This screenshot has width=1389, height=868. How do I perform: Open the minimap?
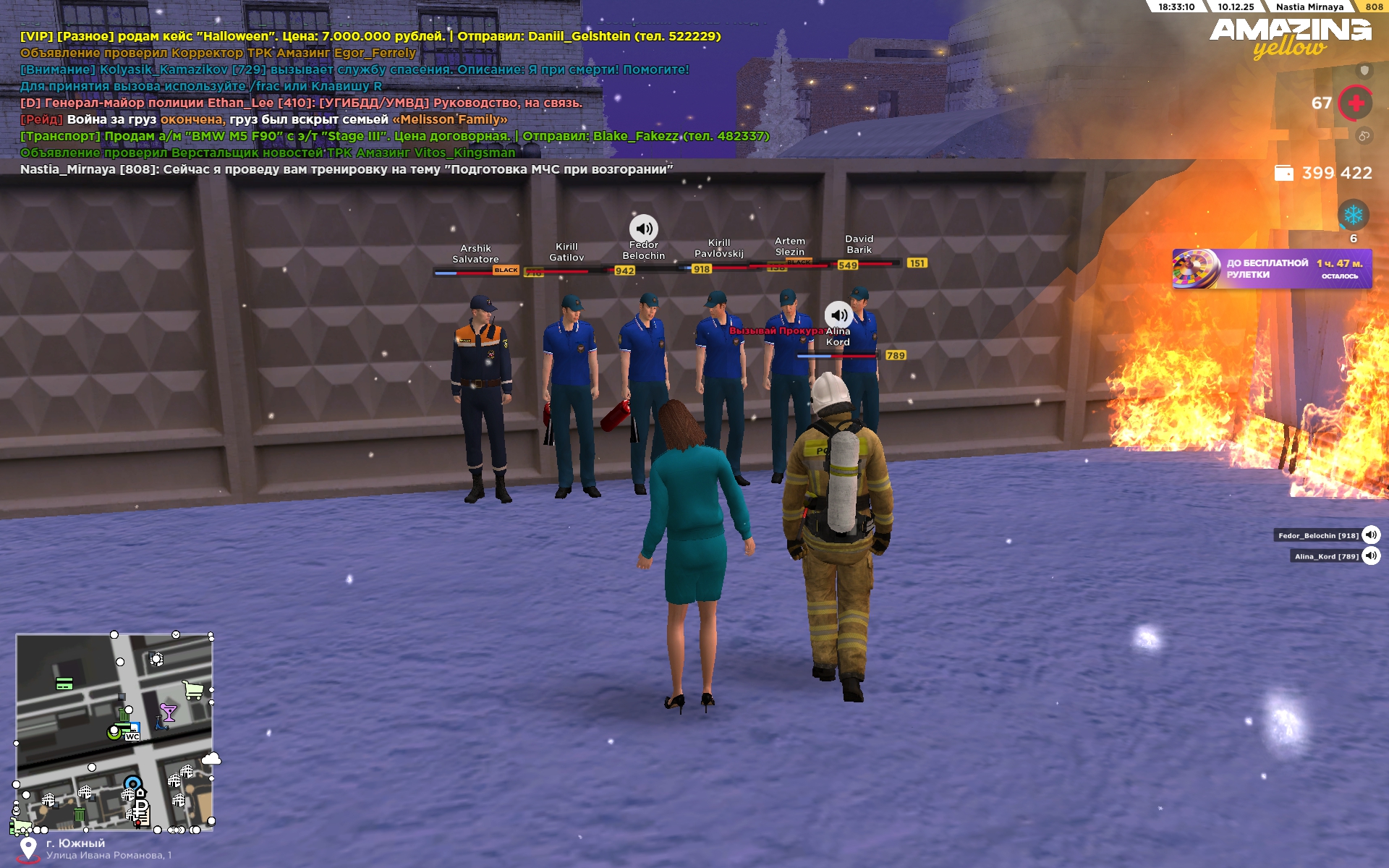coord(114,732)
